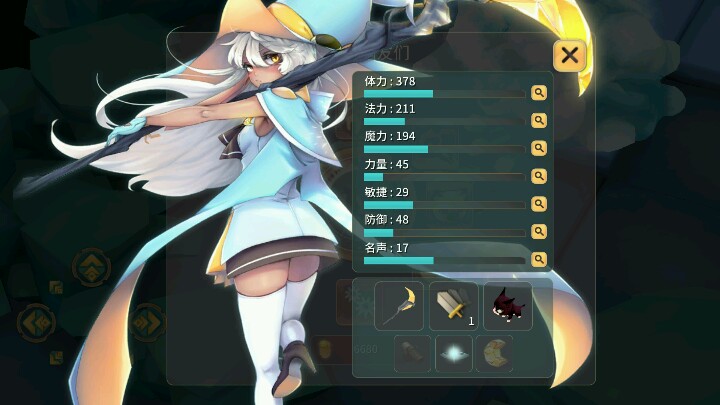Viewport: 720px width, 405px height.
Task: Choose the dark red cat pet slot
Action: (x=508, y=306)
